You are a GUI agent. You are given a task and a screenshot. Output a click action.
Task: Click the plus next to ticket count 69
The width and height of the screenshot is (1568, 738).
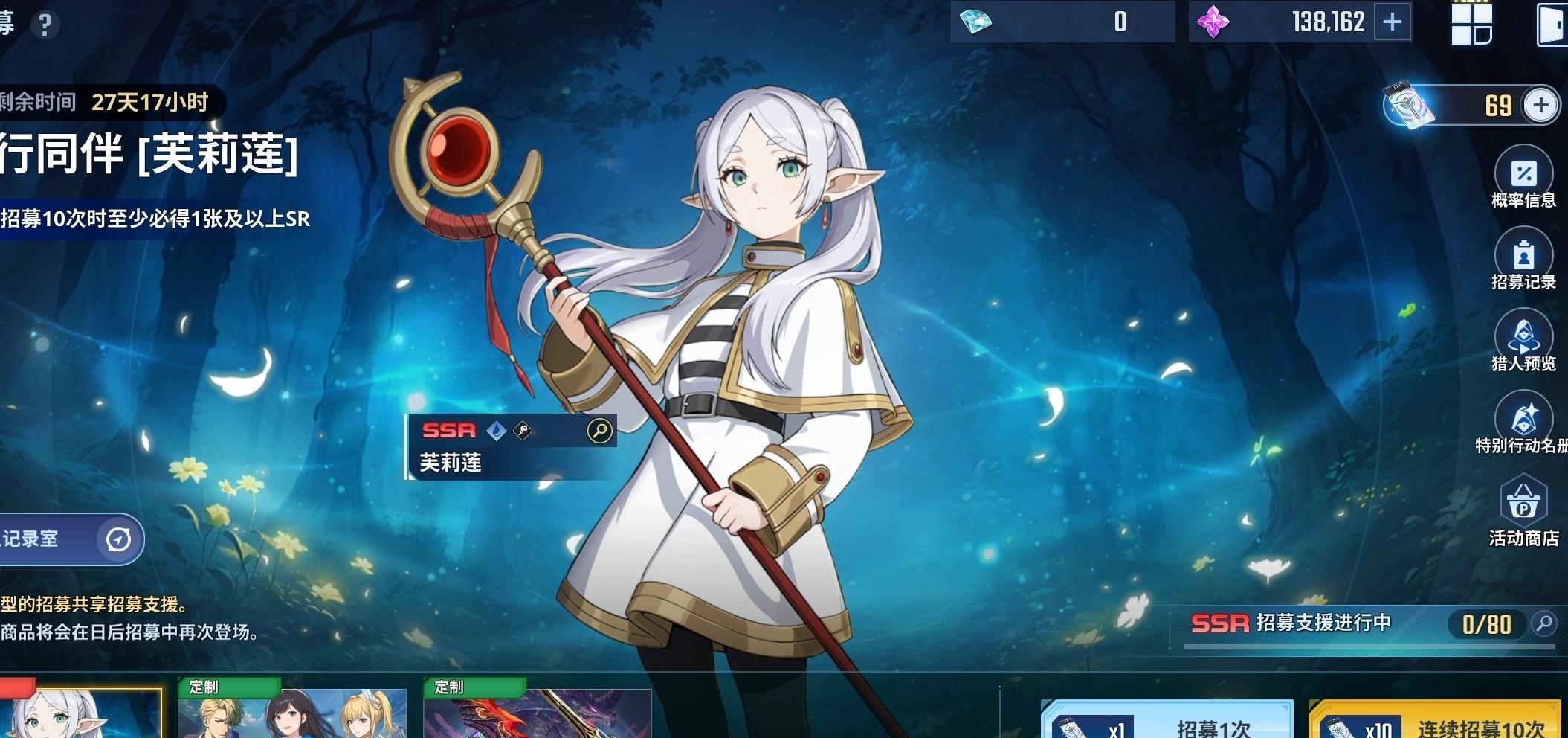(1541, 105)
